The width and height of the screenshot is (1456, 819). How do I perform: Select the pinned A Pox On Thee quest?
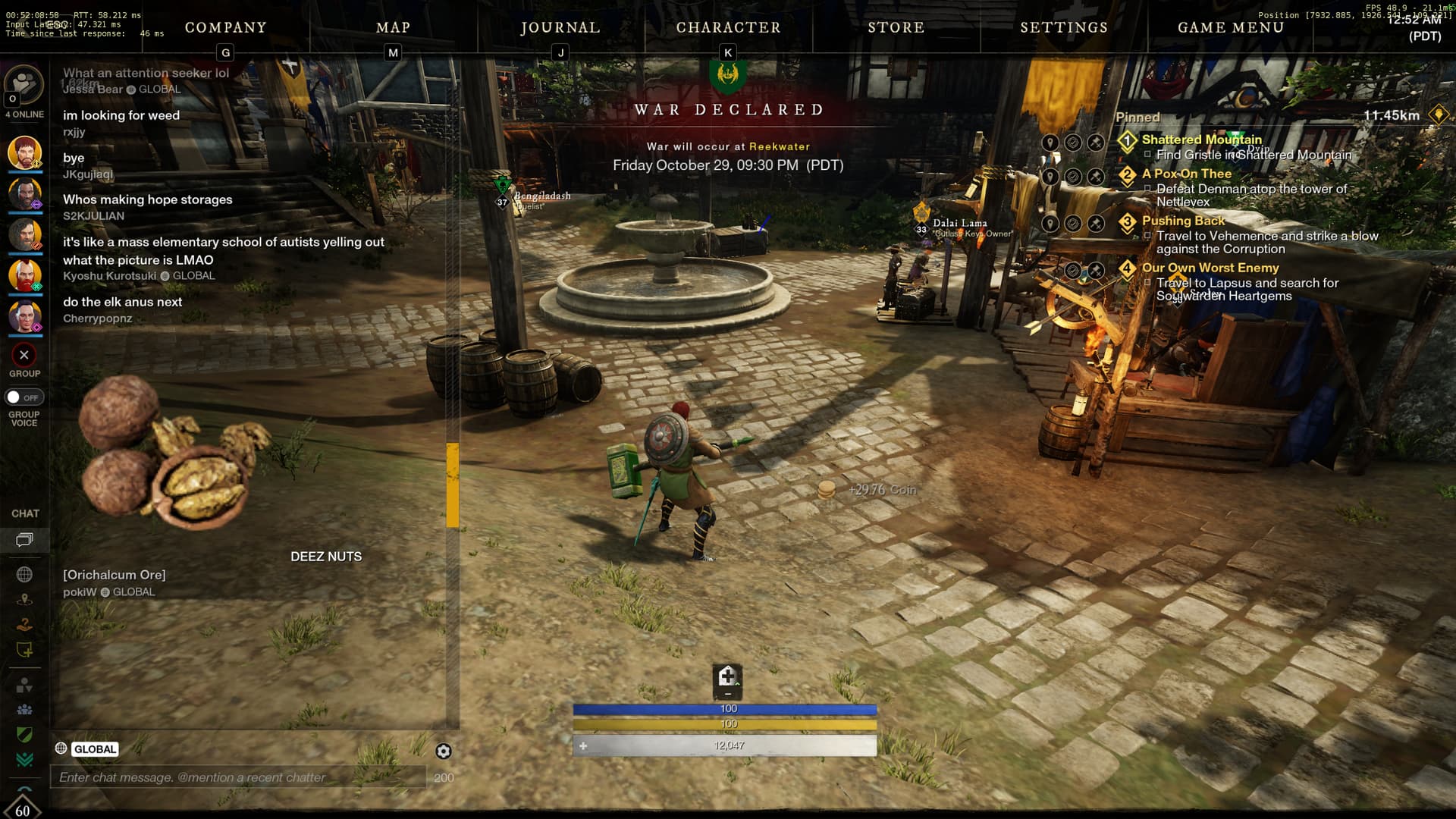tap(1186, 174)
